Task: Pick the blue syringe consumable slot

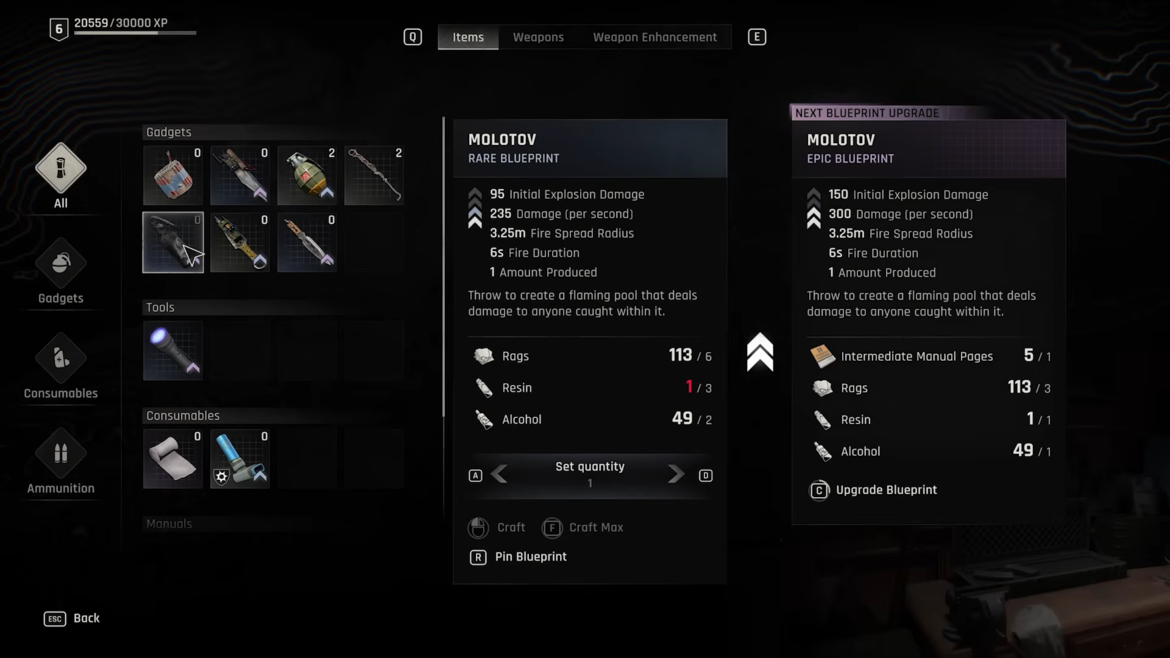Action: tap(240, 459)
